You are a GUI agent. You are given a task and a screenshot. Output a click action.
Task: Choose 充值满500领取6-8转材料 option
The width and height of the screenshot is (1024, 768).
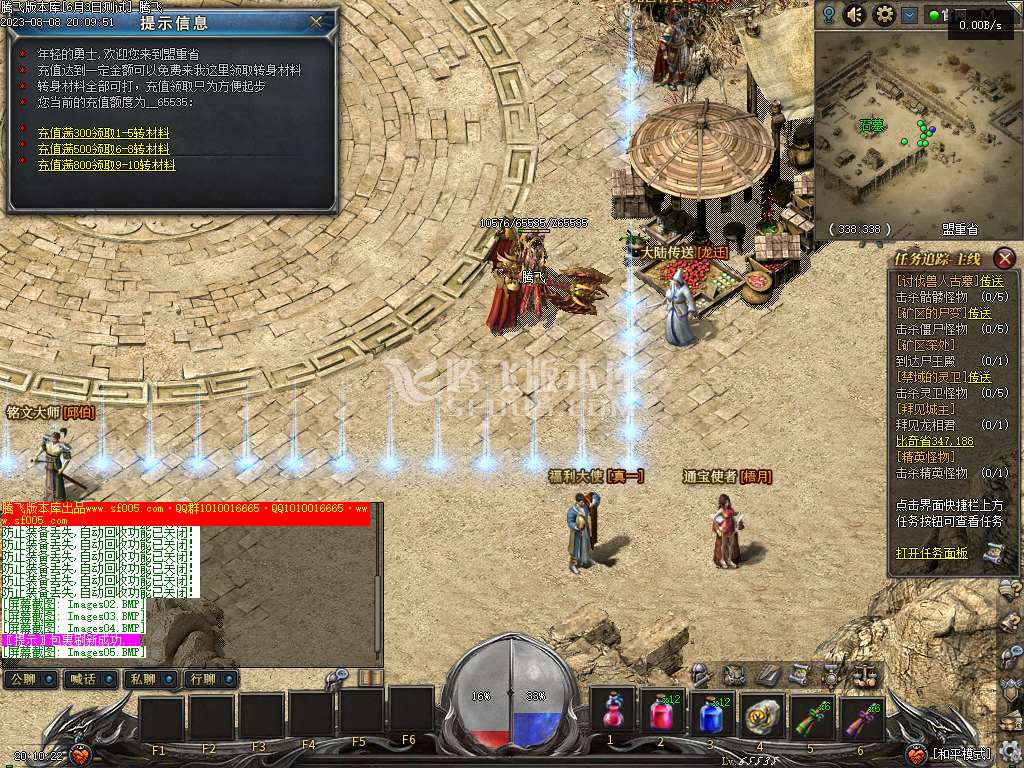103,149
